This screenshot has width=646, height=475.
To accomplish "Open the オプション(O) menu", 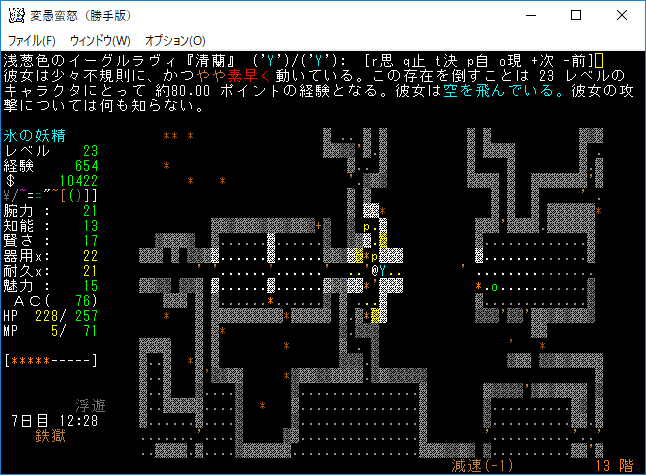I will (175, 40).
